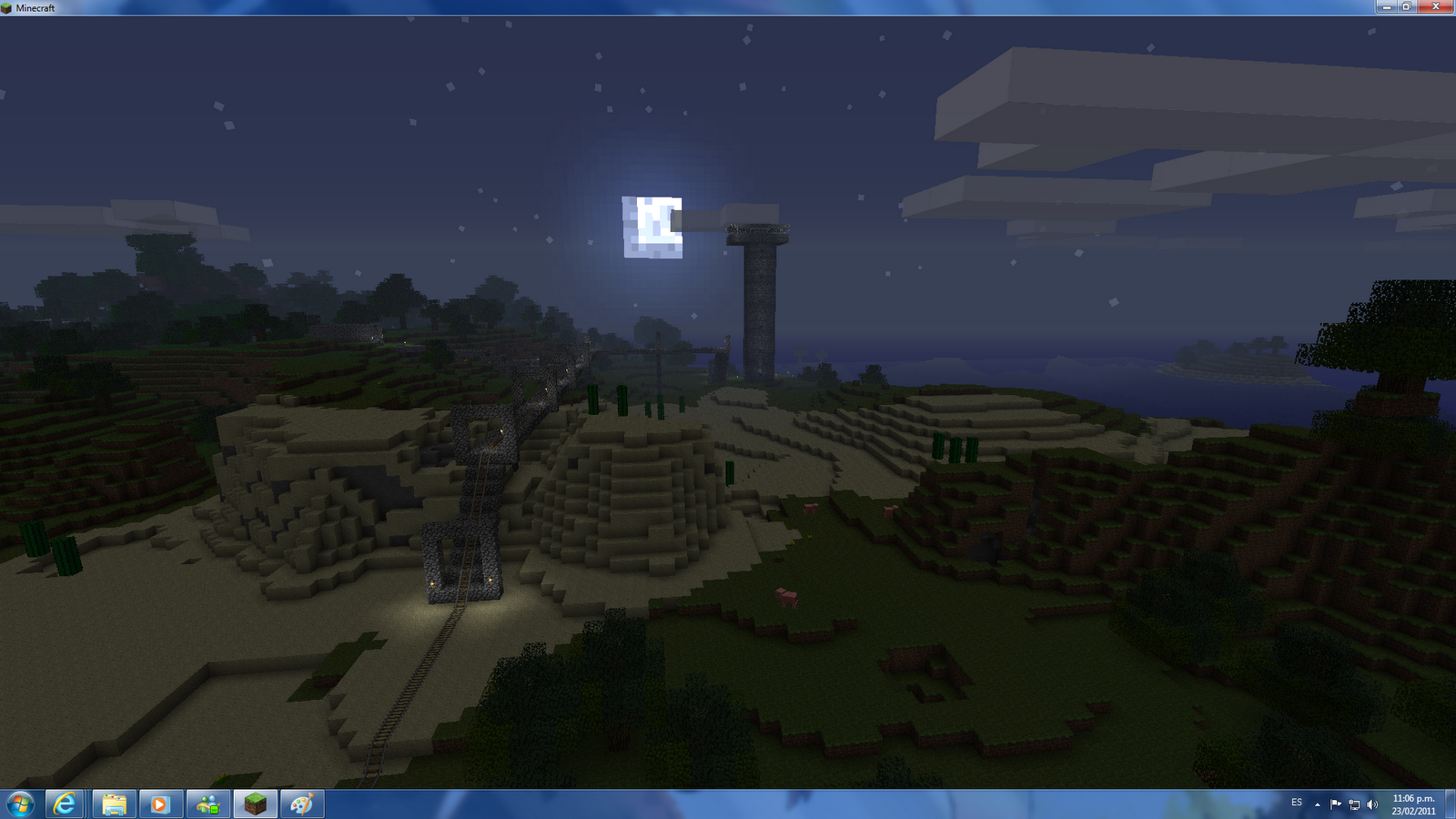The image size is (1456, 819).
Task: Open the calendar from the clock
Action: point(1412,804)
